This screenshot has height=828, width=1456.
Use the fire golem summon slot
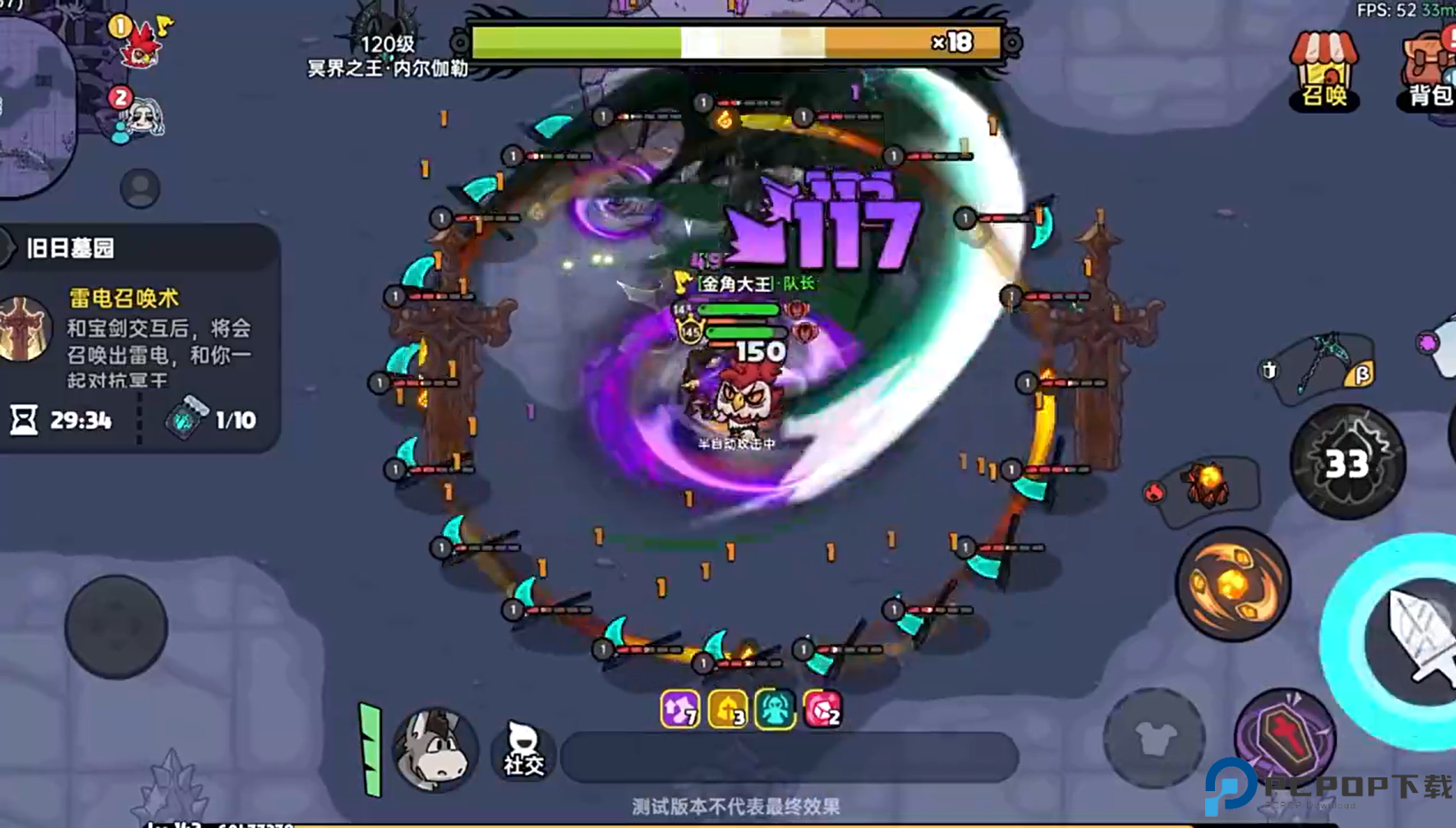[x=1207, y=485]
